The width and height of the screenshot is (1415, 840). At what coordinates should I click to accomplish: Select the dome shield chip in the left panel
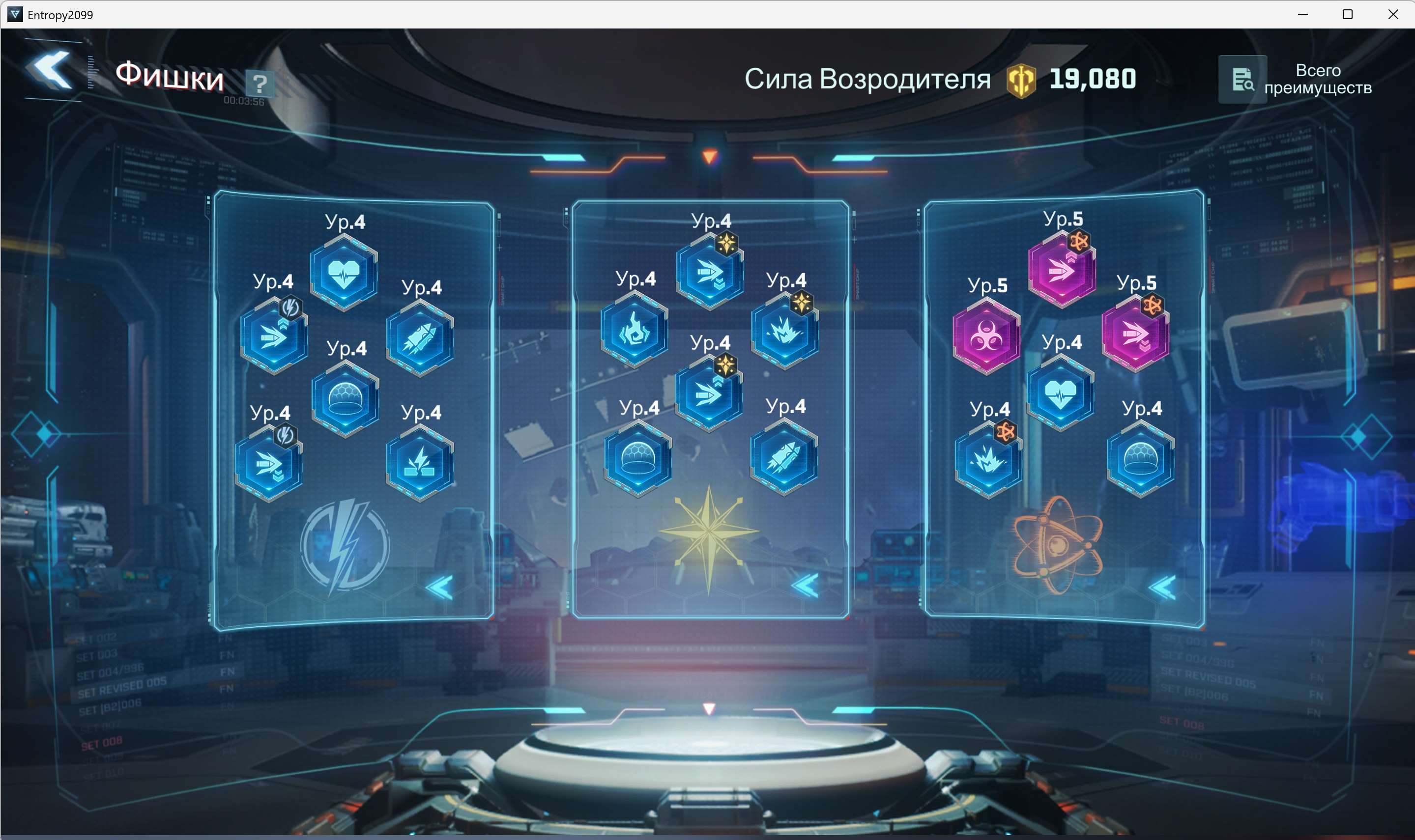(x=344, y=399)
